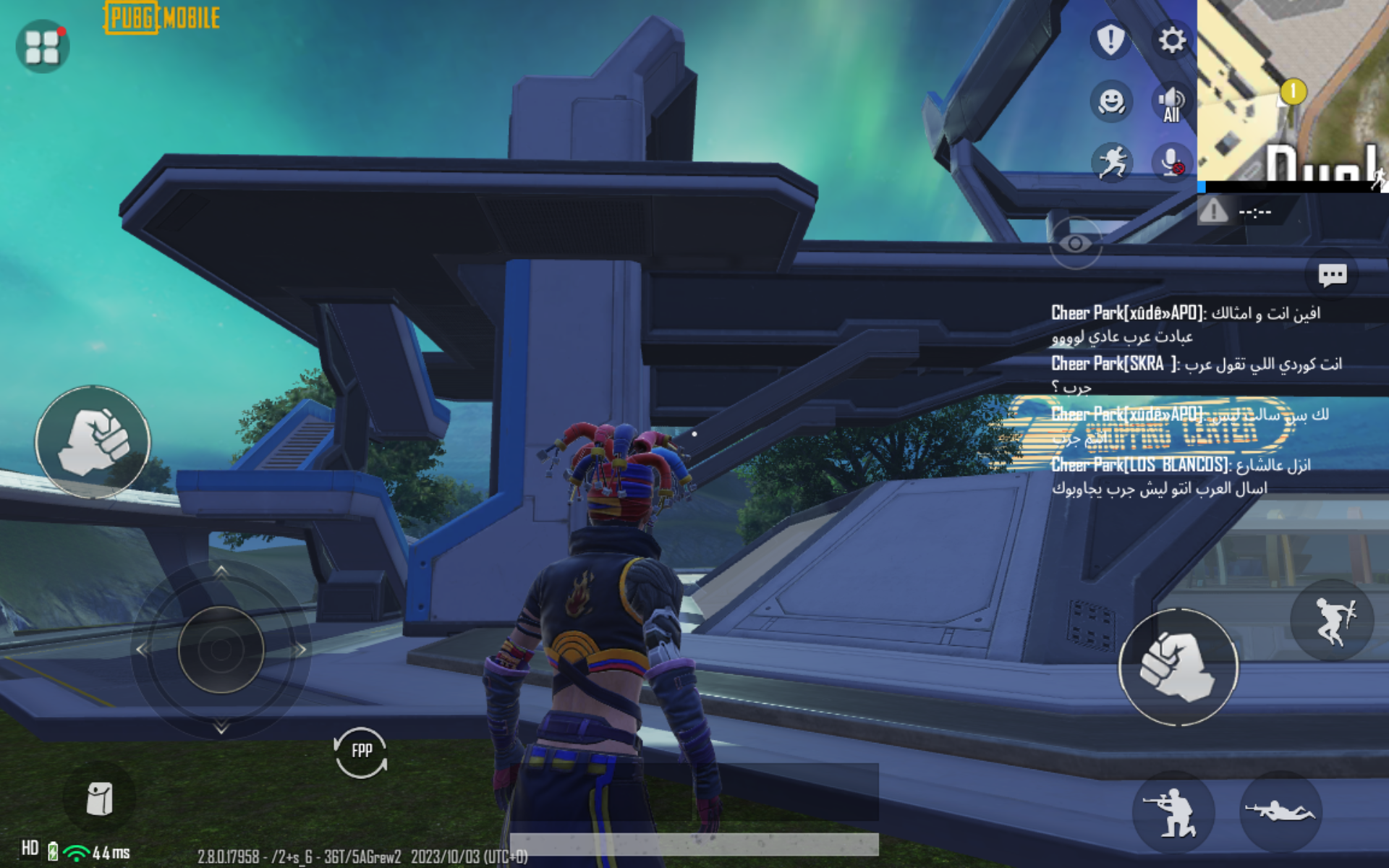
Task: Tap the warning triangle beside the timer
Action: click(x=1213, y=211)
